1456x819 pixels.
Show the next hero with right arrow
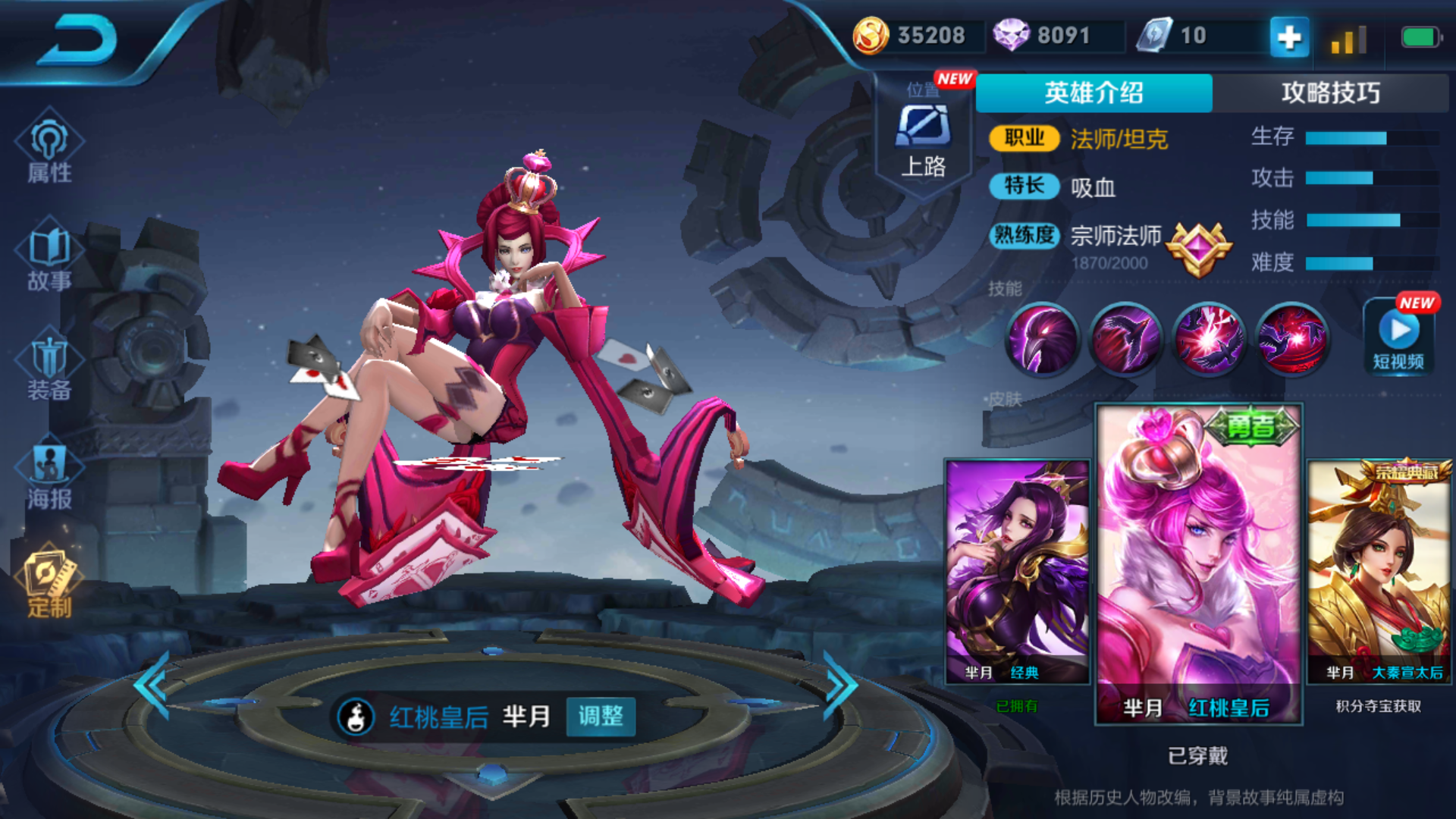840,686
